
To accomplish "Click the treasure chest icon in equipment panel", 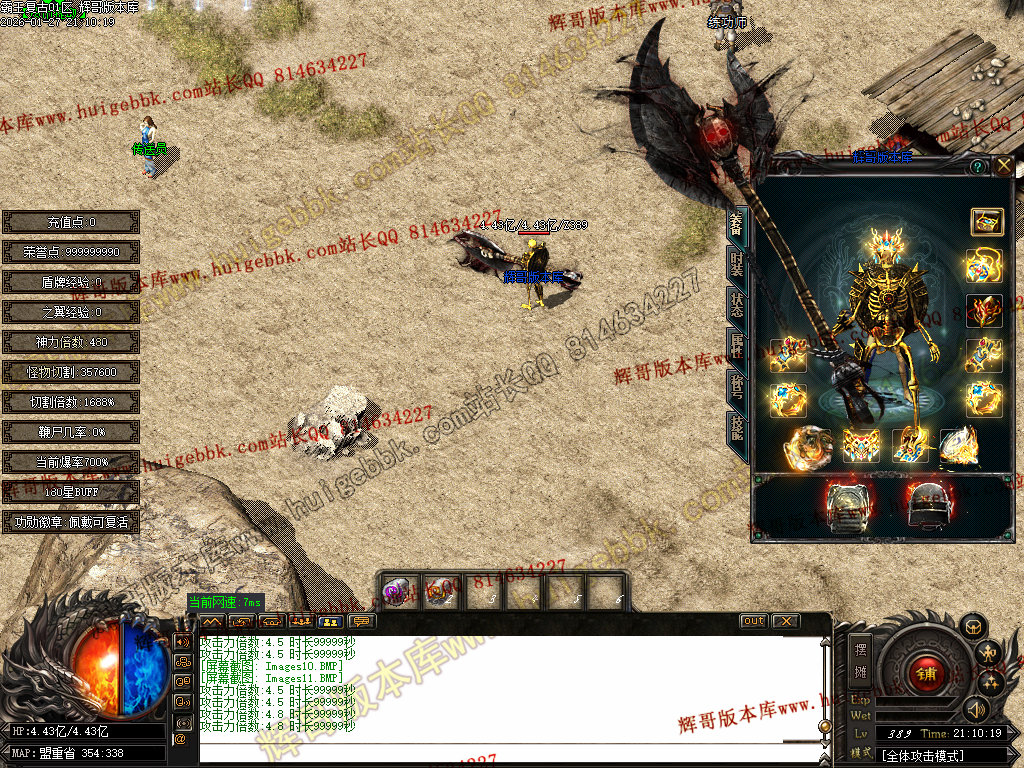I will point(985,222).
